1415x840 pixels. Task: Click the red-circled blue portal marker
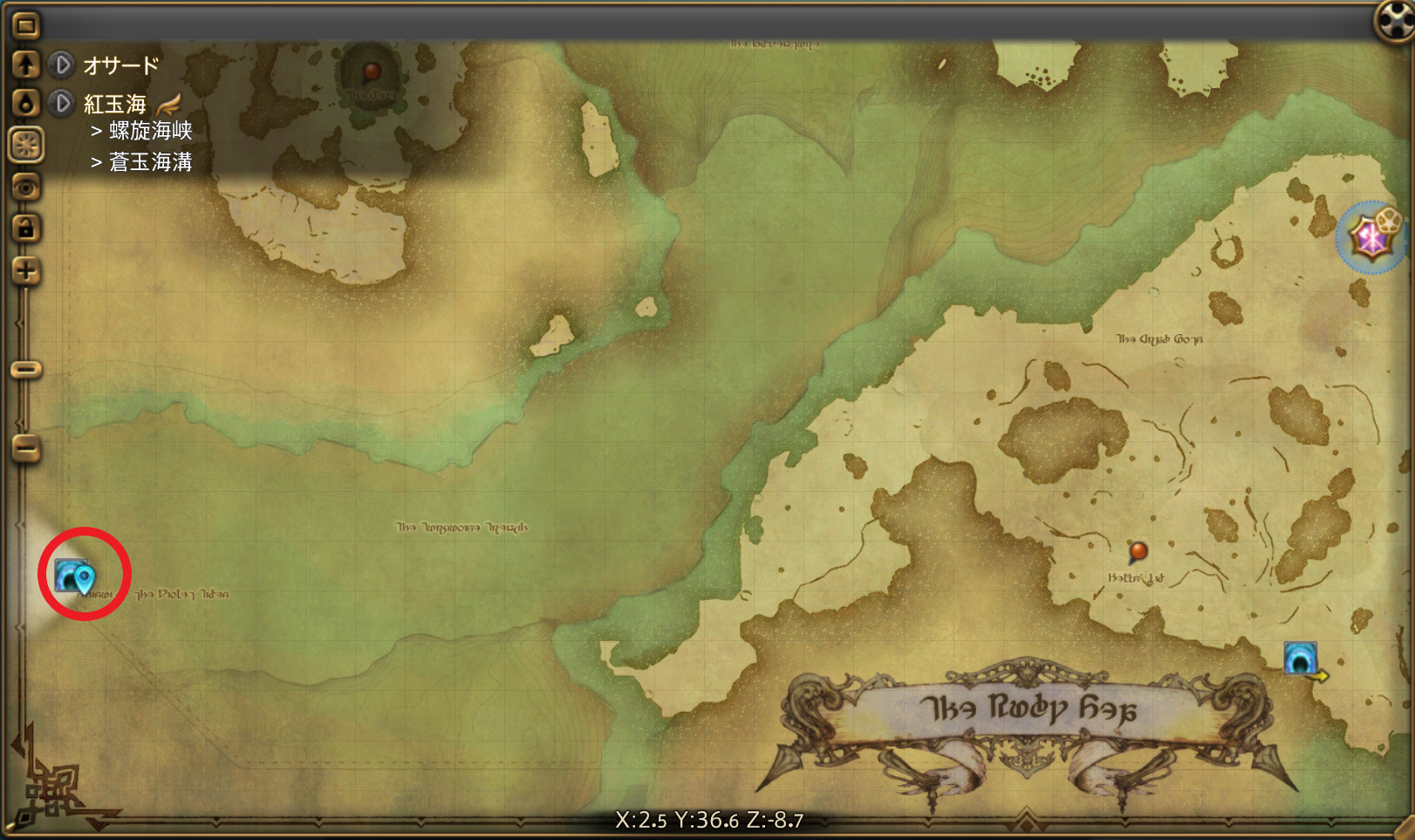(72, 576)
